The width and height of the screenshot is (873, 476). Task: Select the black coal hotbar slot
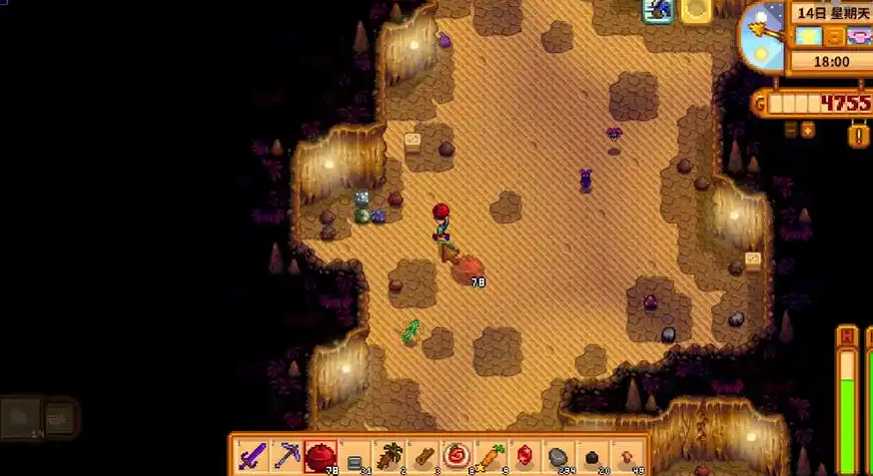[x=592, y=457]
